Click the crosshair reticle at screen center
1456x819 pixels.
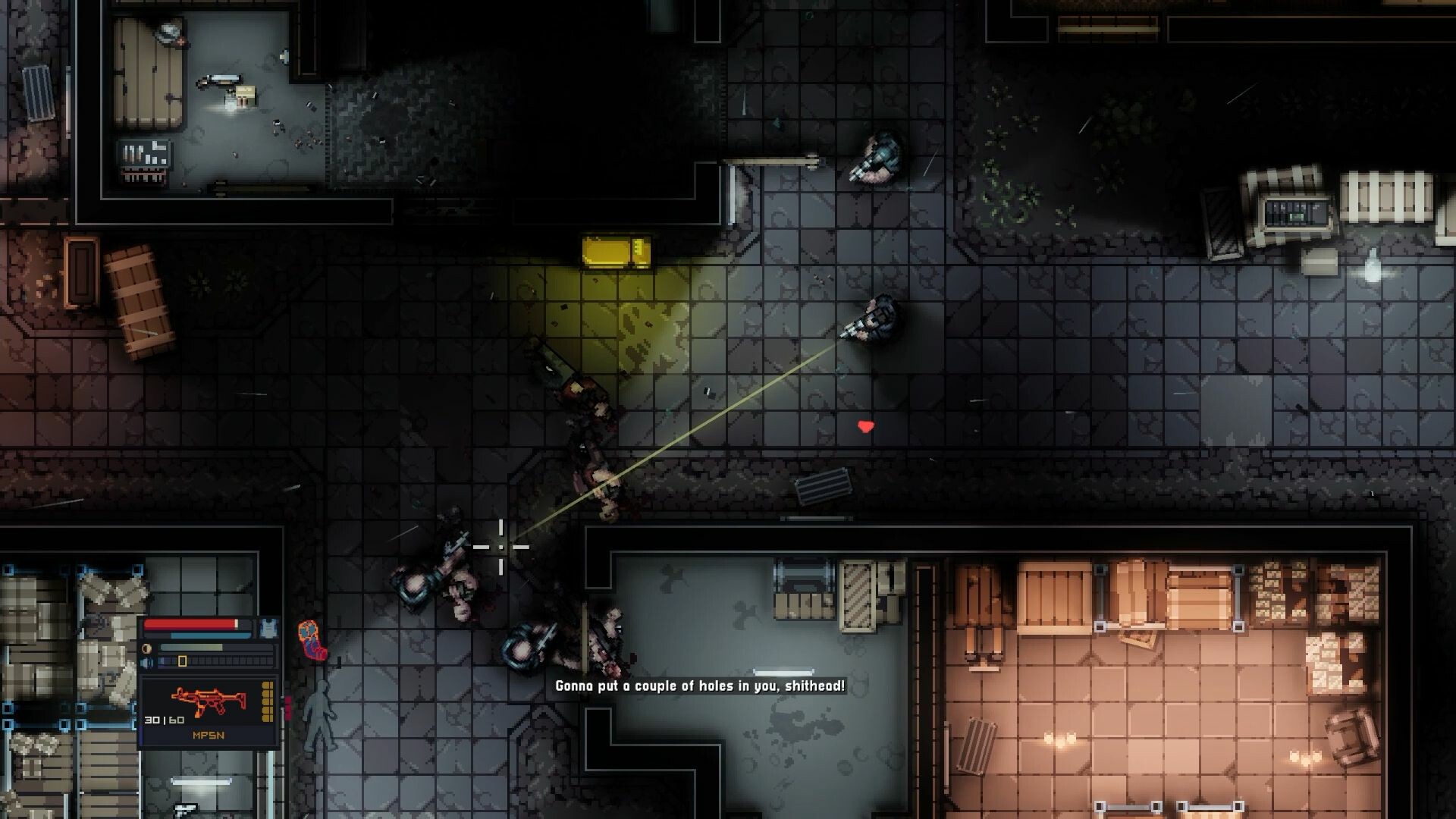[x=503, y=547]
